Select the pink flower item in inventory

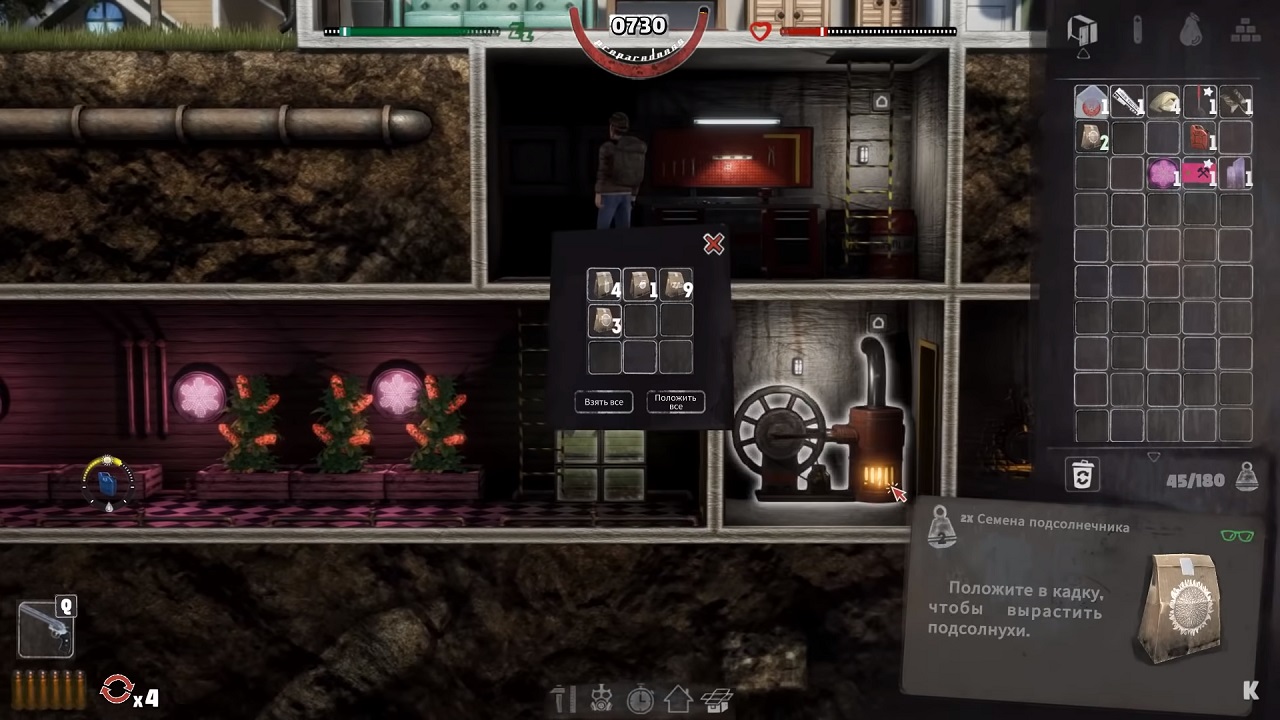tap(1163, 173)
